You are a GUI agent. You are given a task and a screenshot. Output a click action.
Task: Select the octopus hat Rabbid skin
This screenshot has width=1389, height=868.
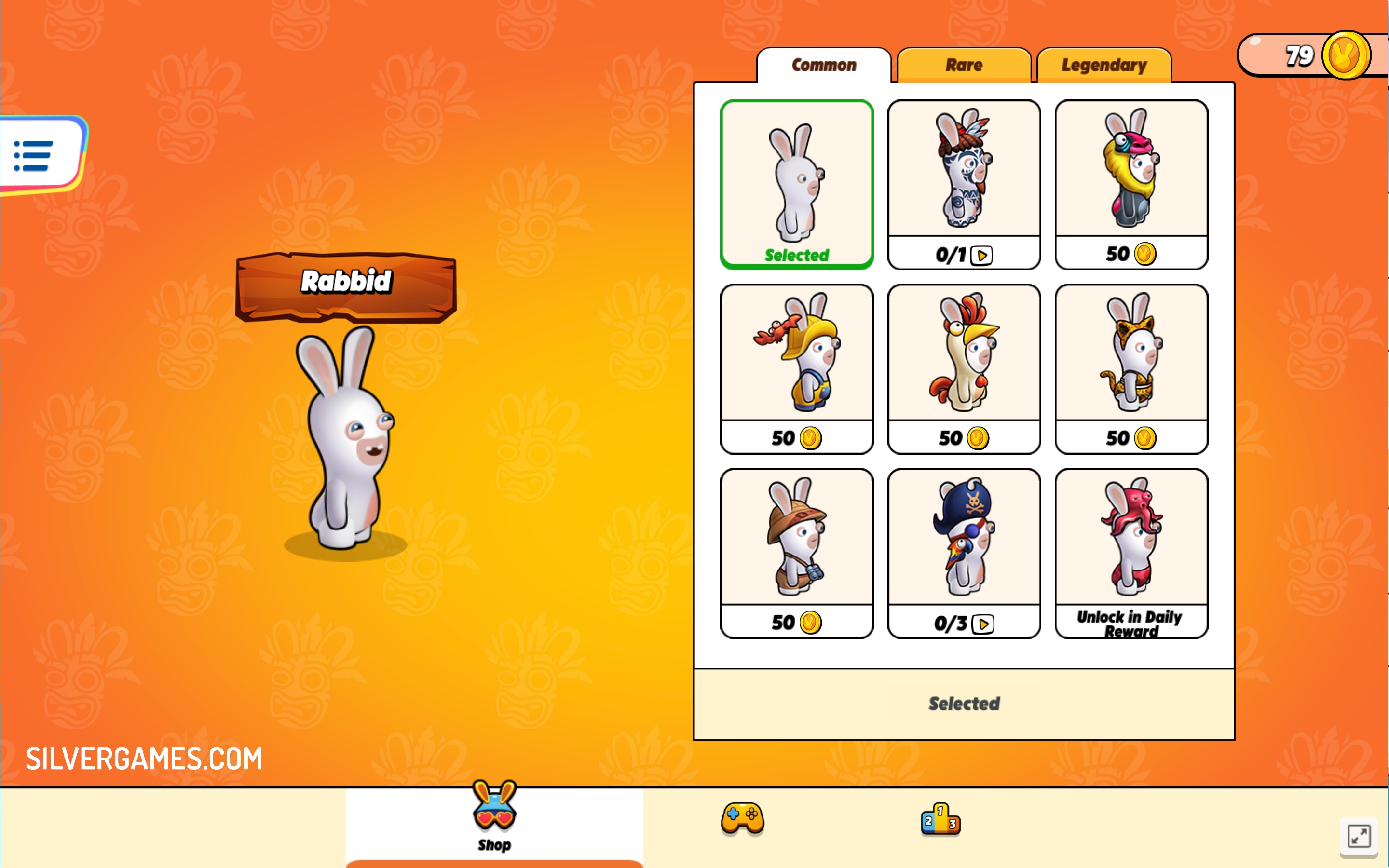click(1131, 553)
